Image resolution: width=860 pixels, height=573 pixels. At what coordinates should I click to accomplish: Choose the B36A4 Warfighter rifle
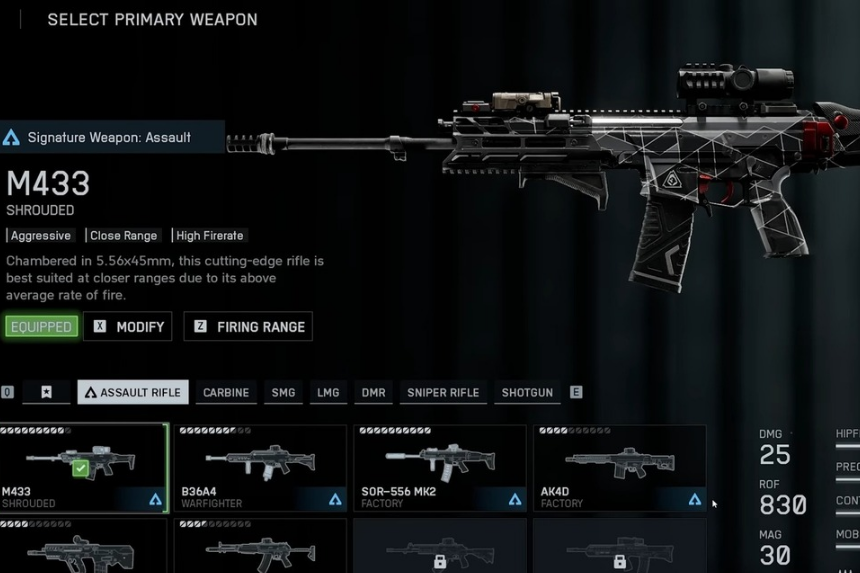point(261,468)
